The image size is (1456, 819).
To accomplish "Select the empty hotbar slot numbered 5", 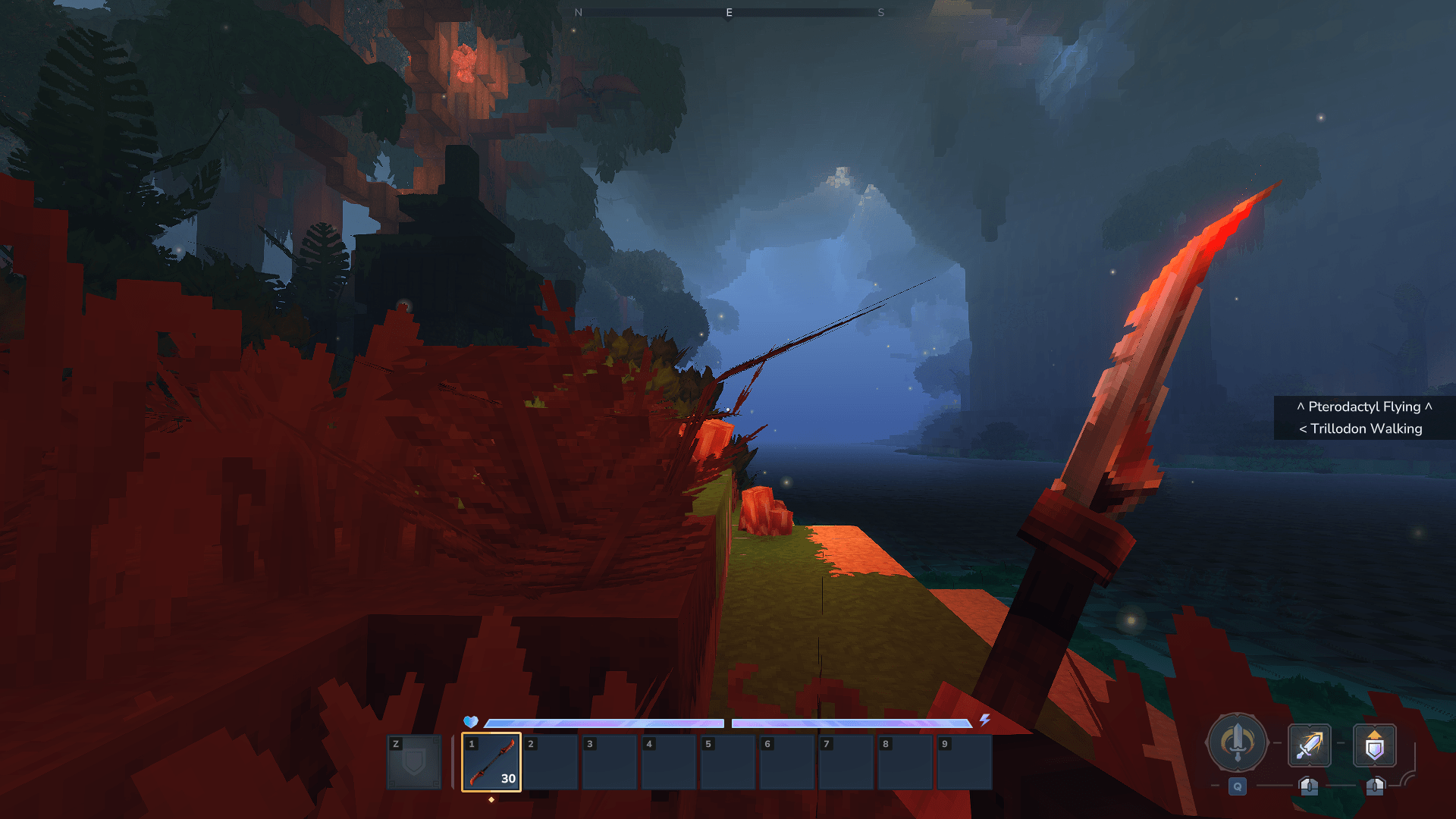I will (727, 761).
